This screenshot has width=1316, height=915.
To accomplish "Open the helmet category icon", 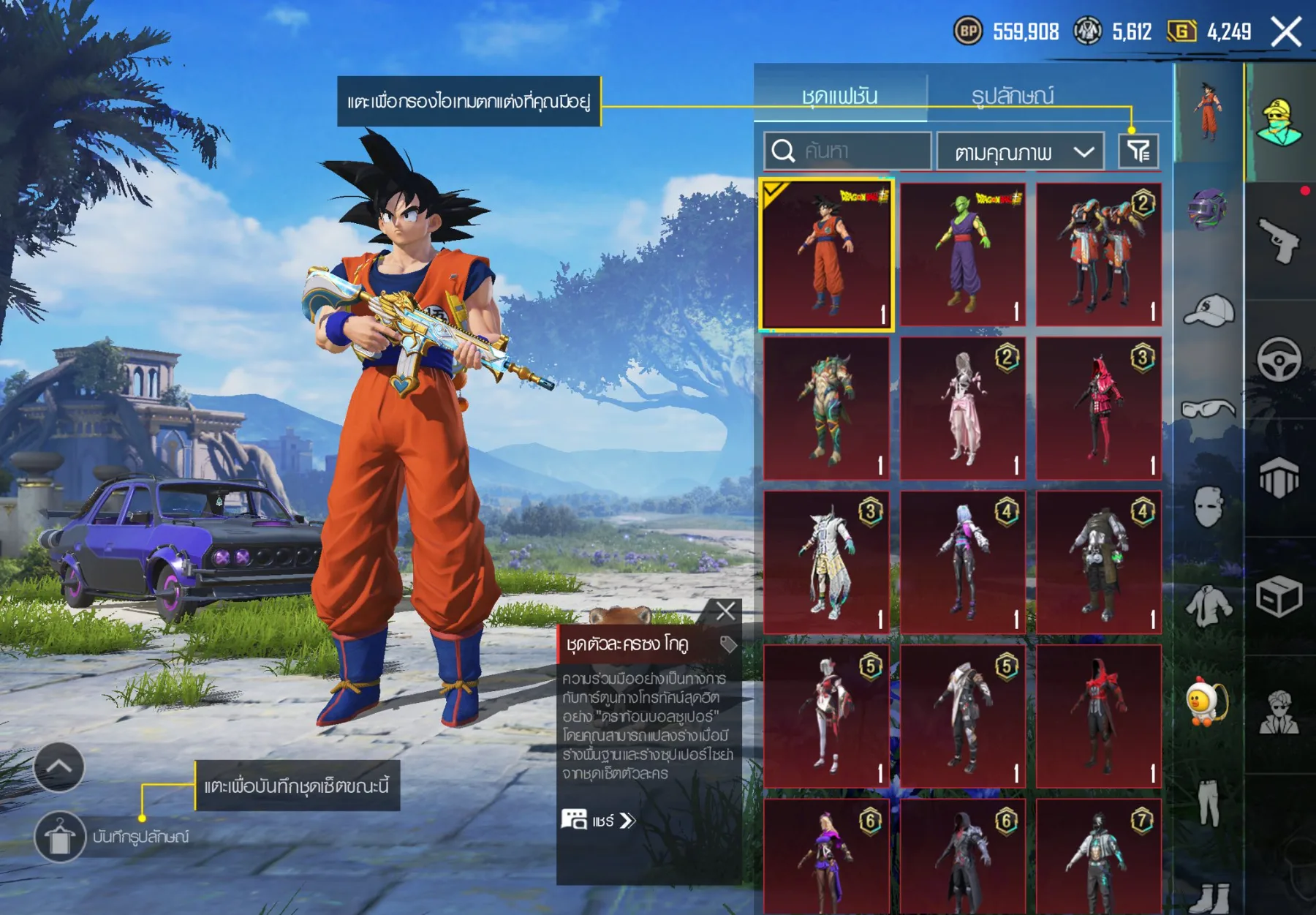I will click(1208, 210).
